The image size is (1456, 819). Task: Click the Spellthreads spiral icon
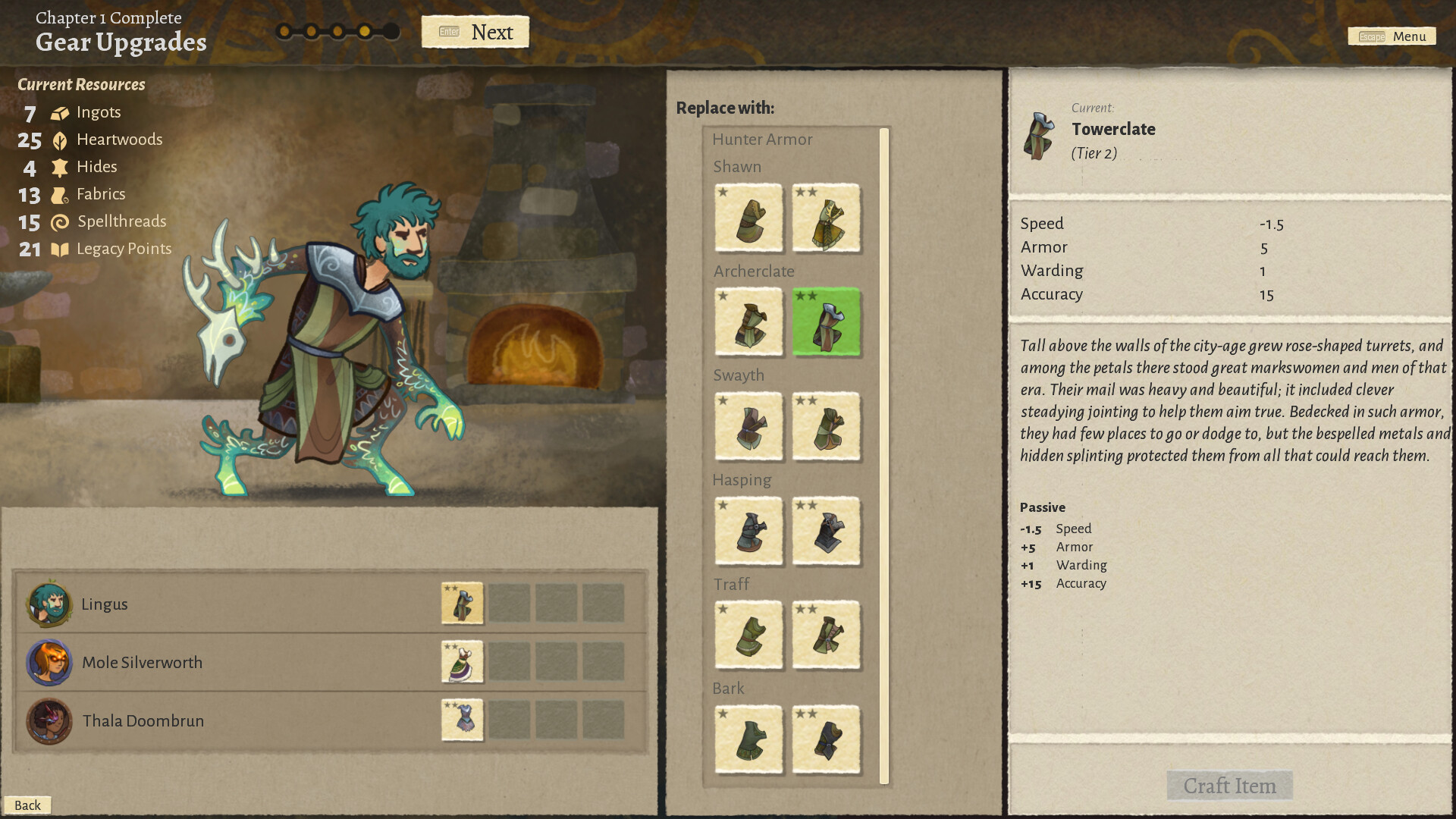point(59,221)
